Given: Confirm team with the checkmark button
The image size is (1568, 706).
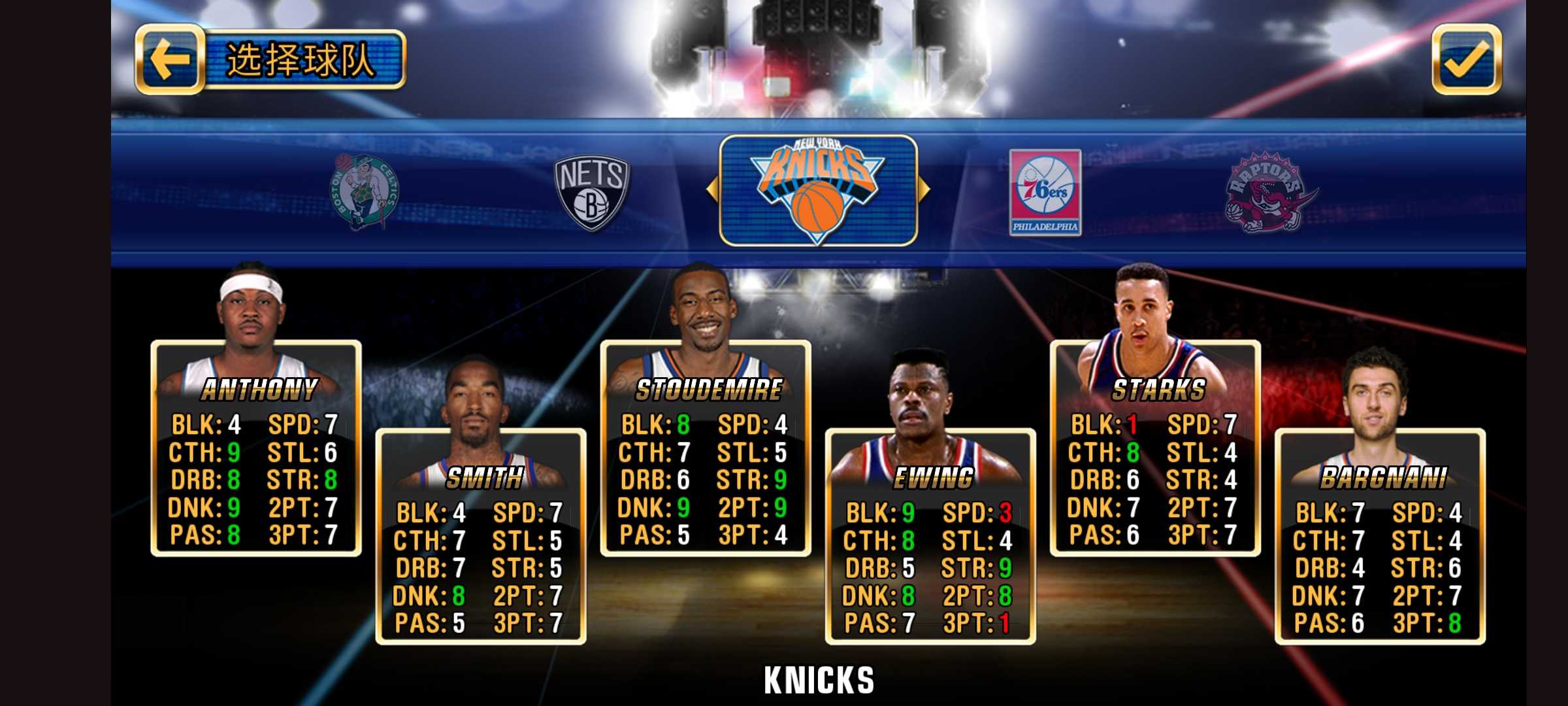Looking at the screenshot, I should pyautogui.click(x=1466, y=59).
